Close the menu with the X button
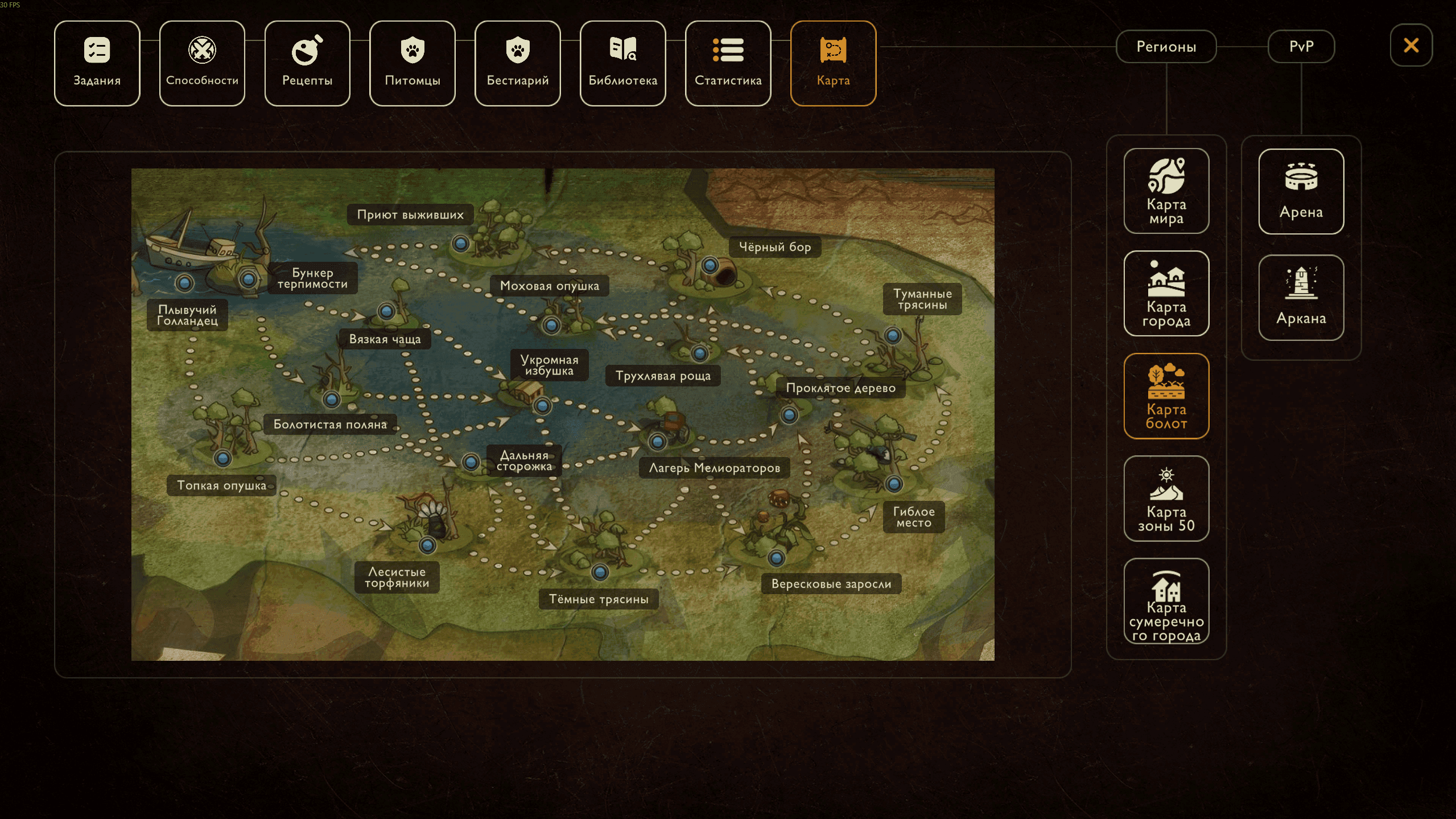The width and height of the screenshot is (1456, 819). (x=1411, y=45)
